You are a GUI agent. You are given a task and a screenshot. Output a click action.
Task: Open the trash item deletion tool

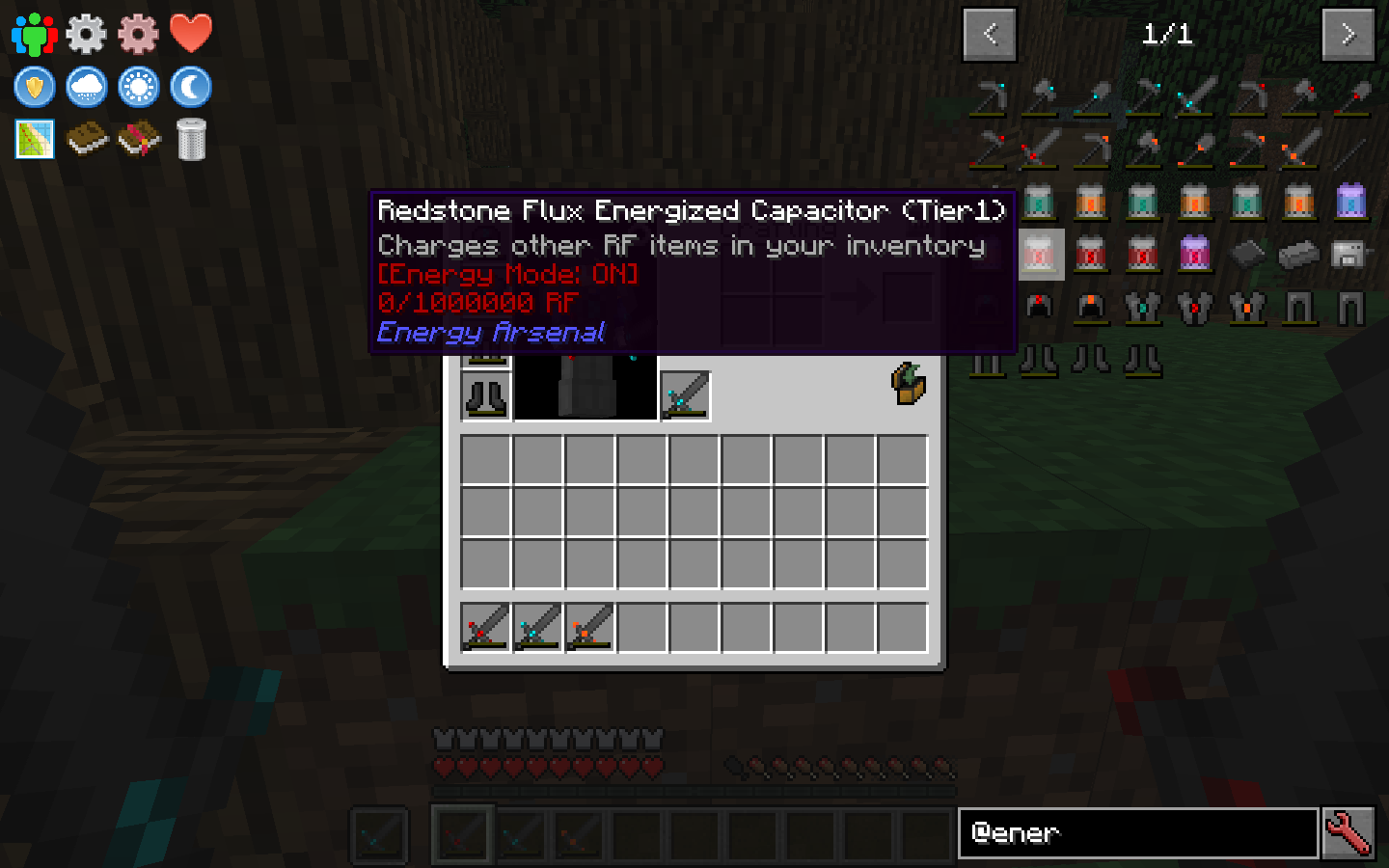(190, 138)
